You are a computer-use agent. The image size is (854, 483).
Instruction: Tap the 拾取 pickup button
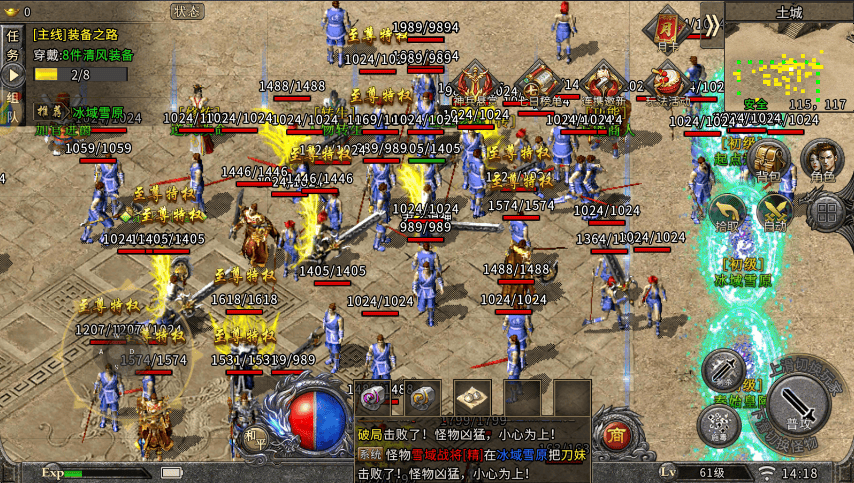coord(725,213)
